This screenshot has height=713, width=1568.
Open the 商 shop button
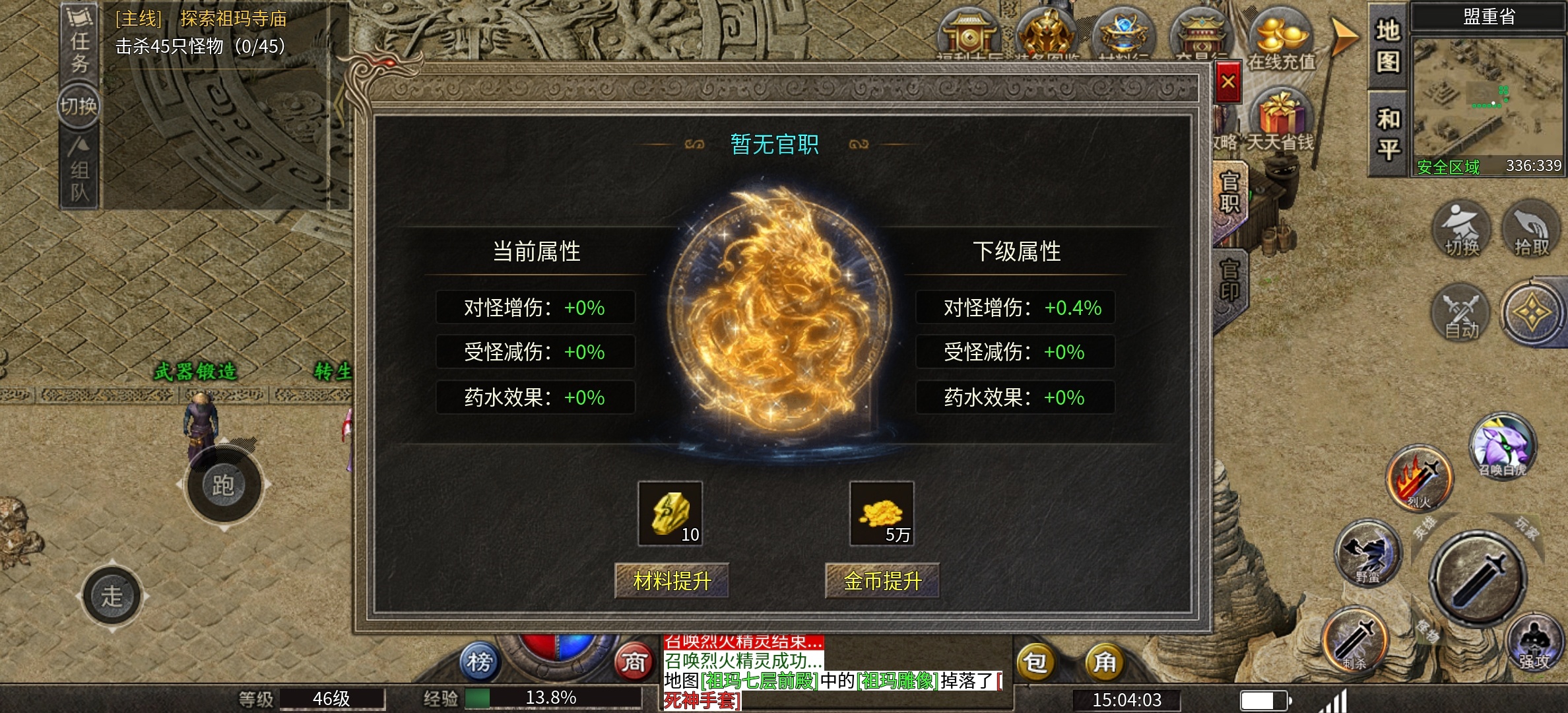coord(634,662)
